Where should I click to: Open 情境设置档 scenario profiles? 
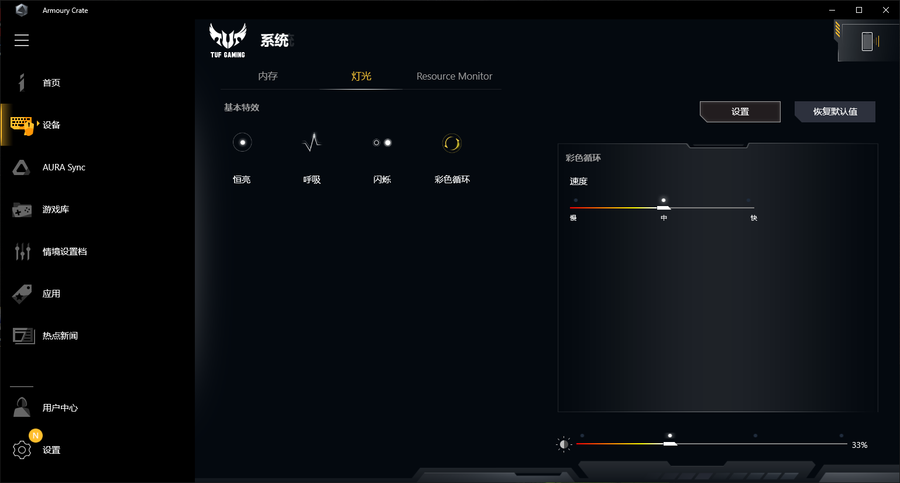(x=63, y=252)
